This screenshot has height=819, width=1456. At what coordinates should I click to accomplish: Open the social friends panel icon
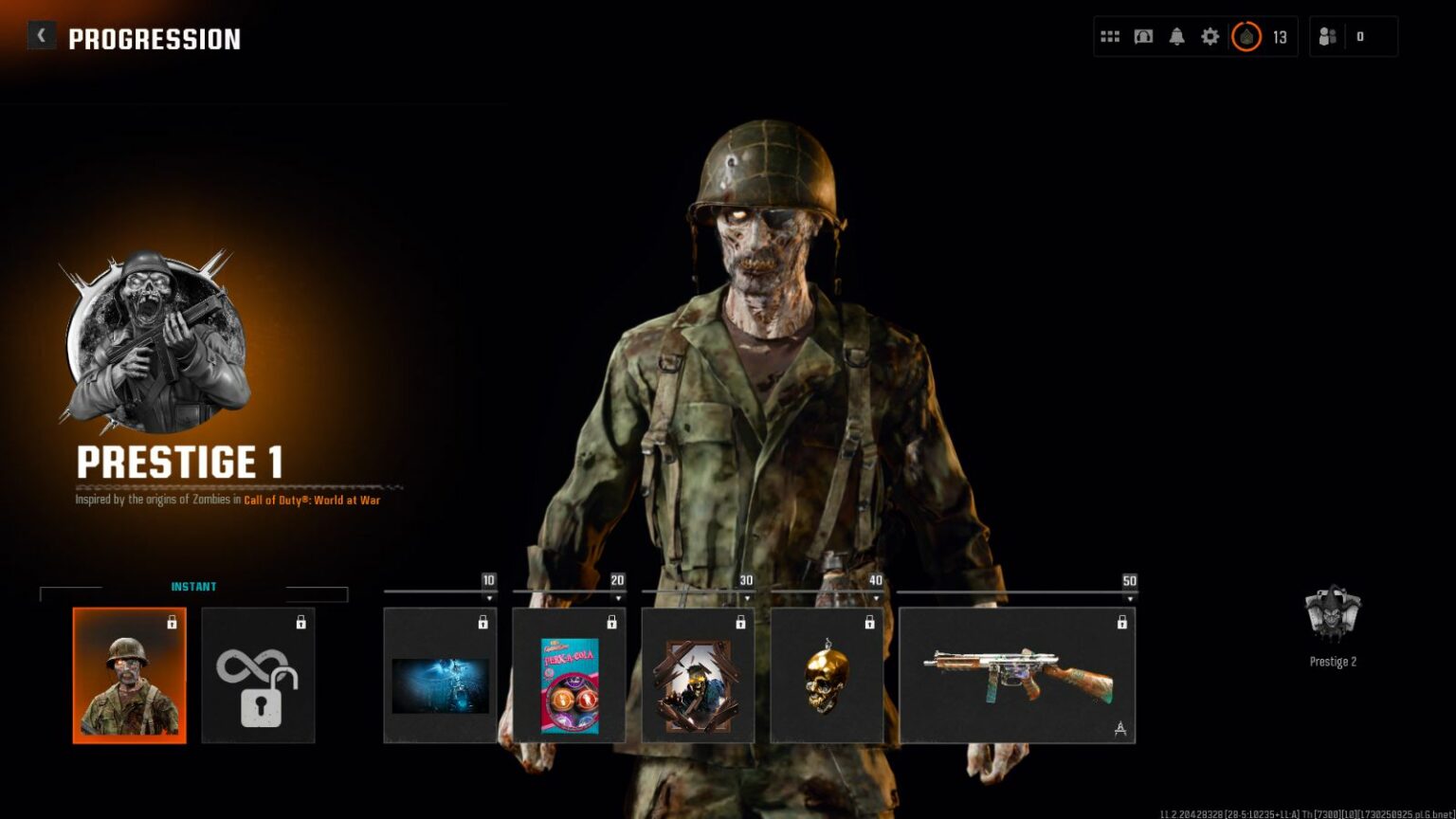[x=1327, y=36]
